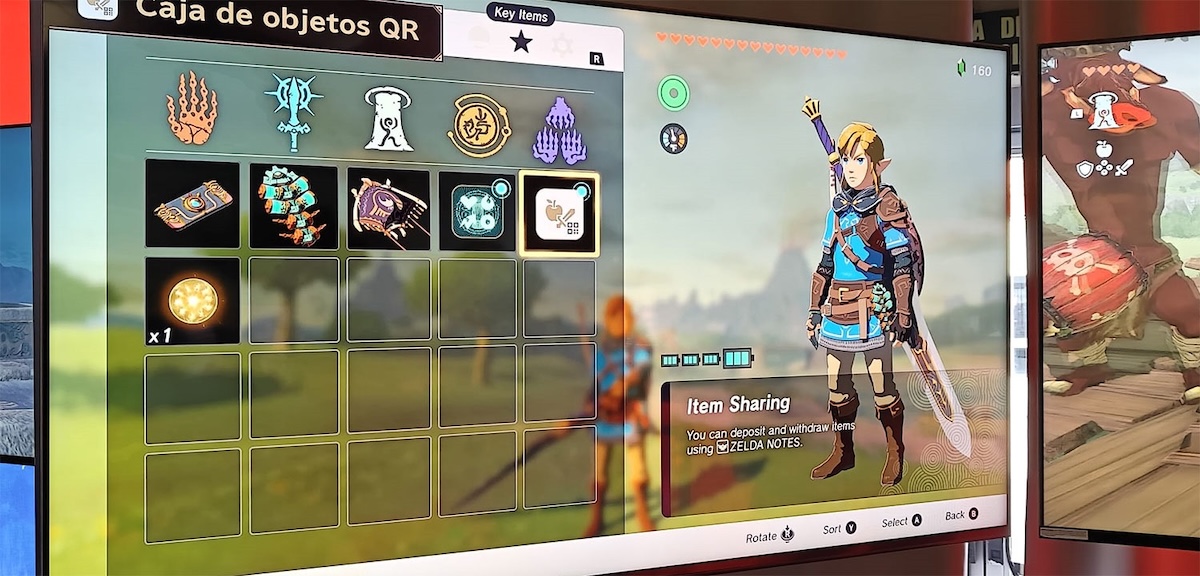1200x576 pixels.
Task: Select the orange Ultrahand ability icon
Action: pos(191,109)
